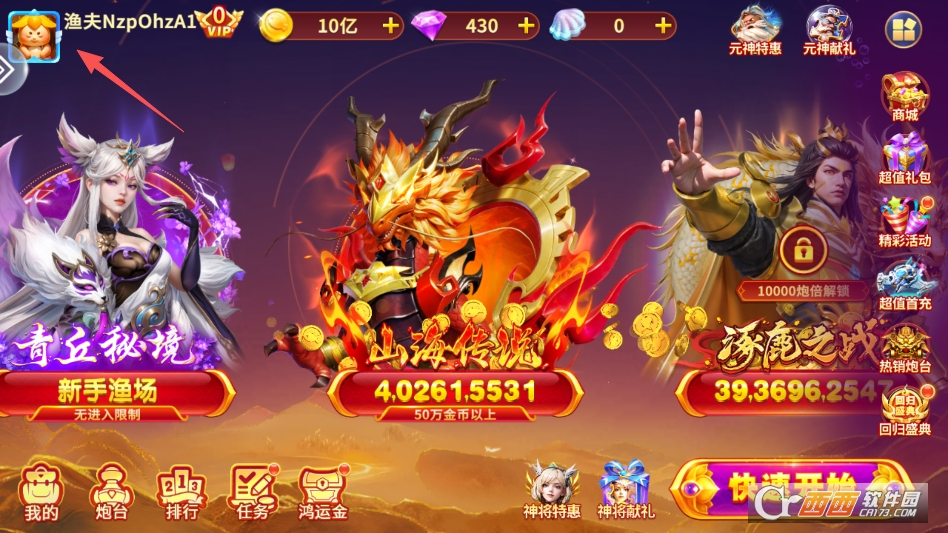Start quick play with 快速开始
The image size is (948, 533).
[x=790, y=490]
